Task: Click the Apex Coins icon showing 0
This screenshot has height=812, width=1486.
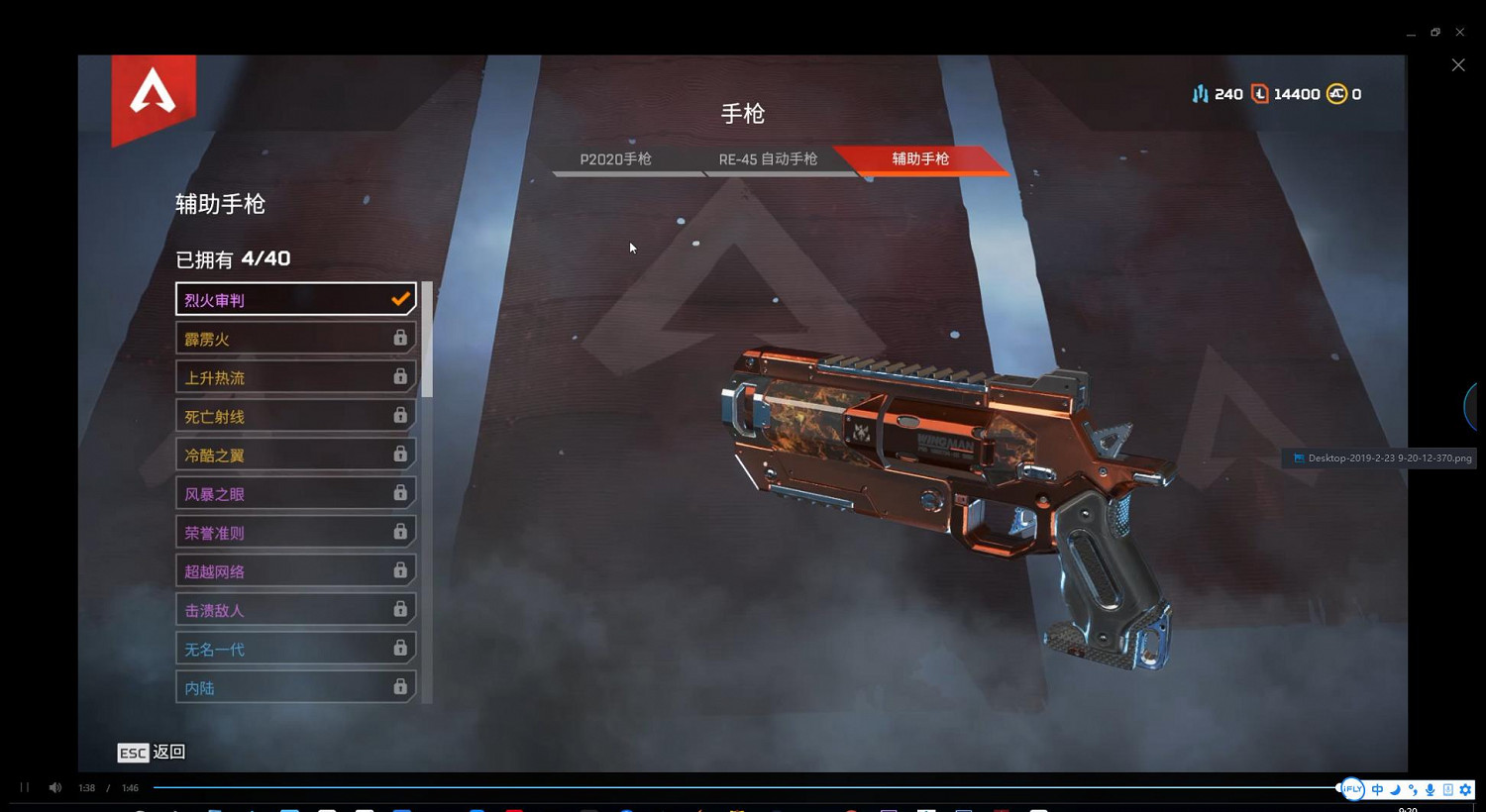Action: click(x=1336, y=94)
